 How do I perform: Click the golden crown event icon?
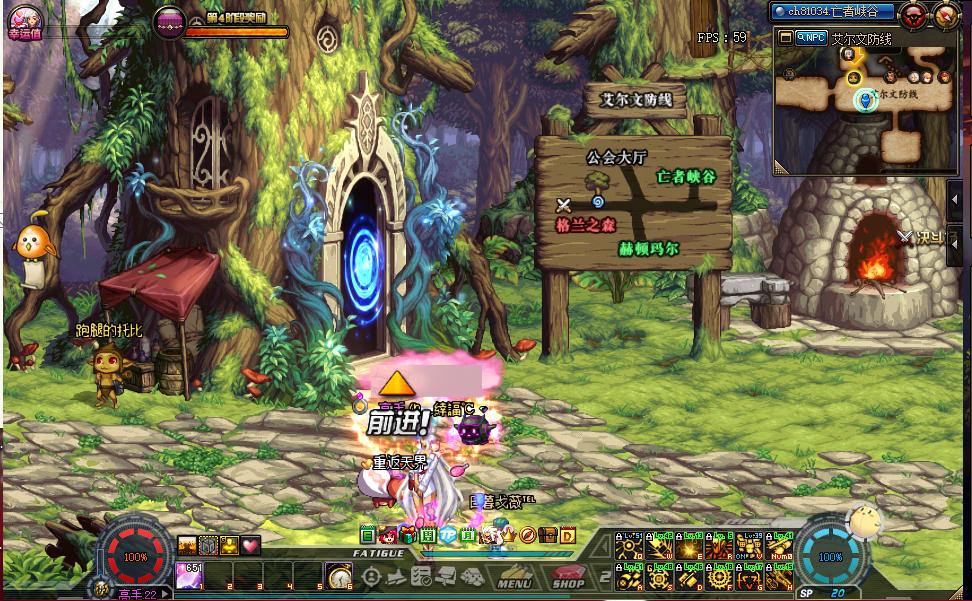tap(508, 536)
